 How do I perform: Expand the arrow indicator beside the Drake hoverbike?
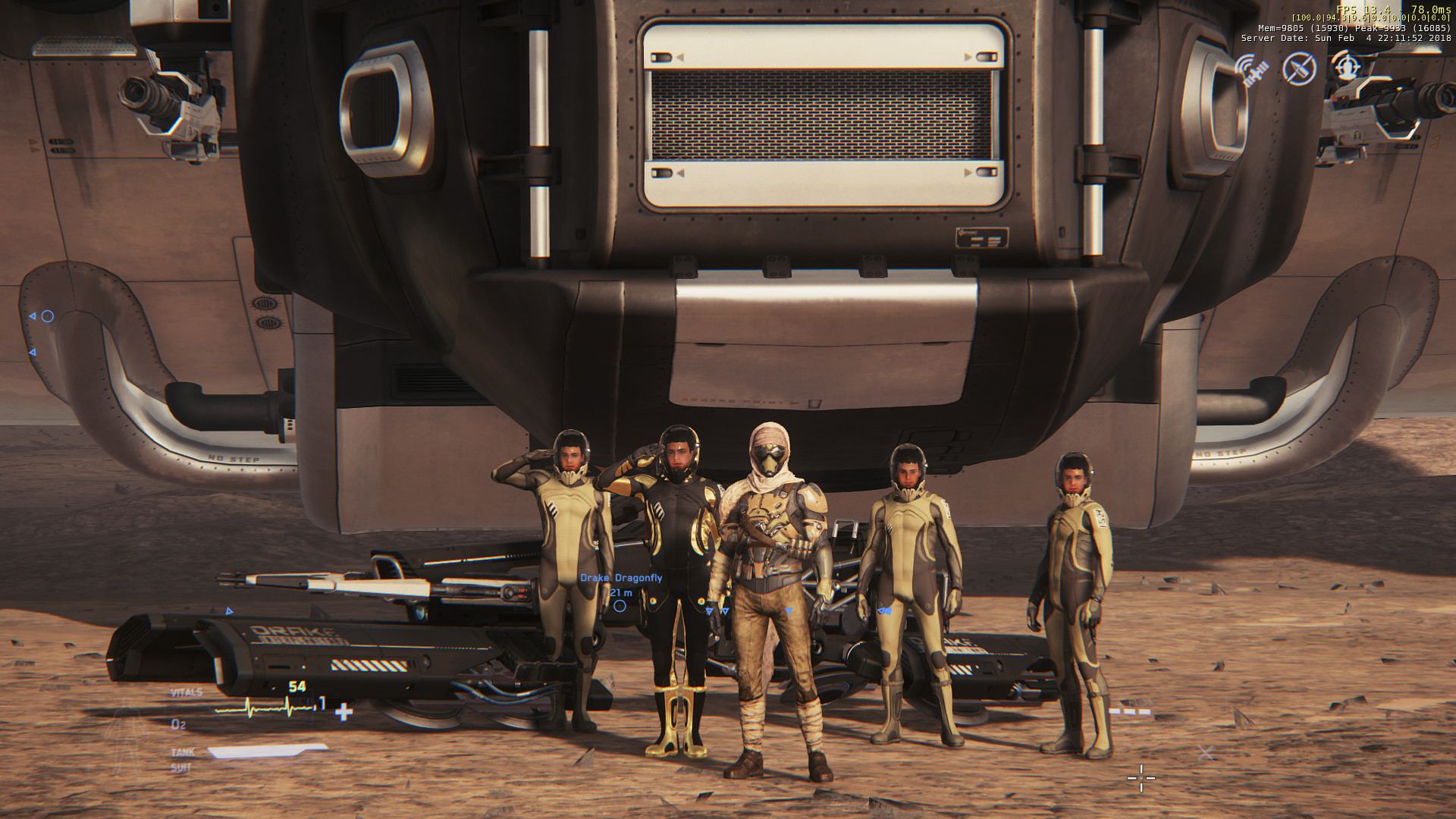point(230,609)
